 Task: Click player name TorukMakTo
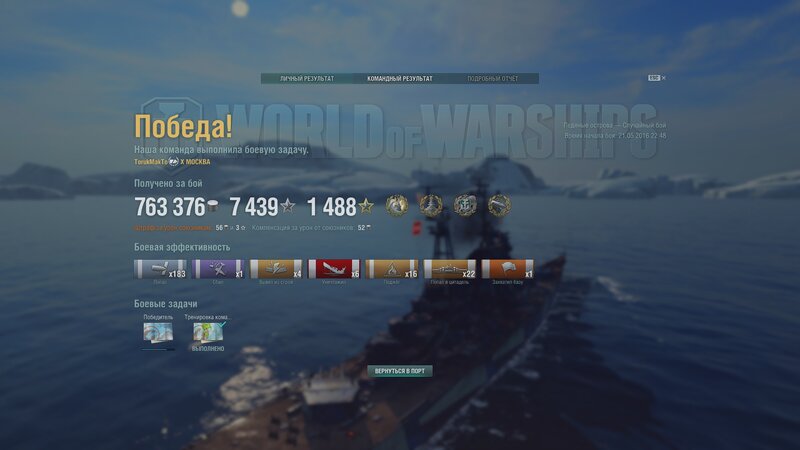point(151,161)
